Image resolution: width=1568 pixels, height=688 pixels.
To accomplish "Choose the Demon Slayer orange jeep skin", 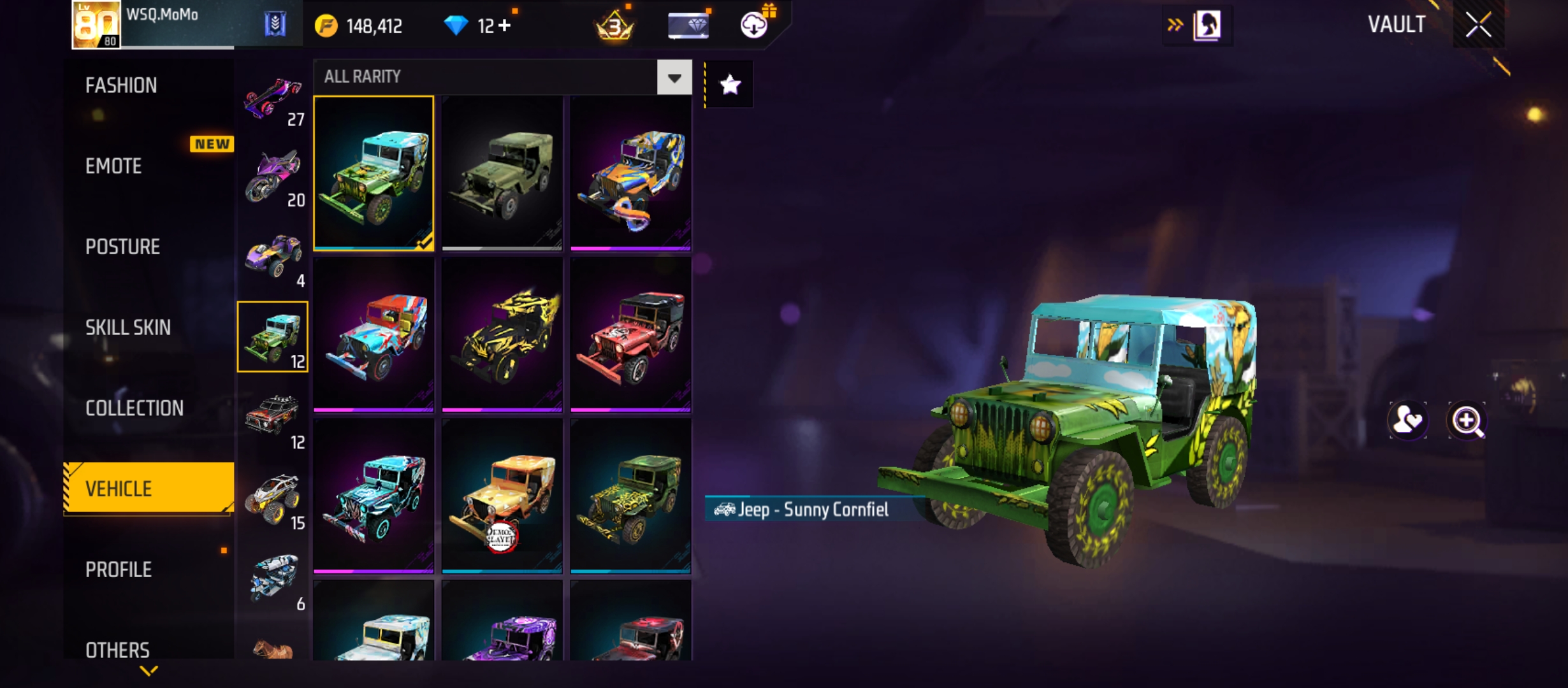I will point(502,496).
